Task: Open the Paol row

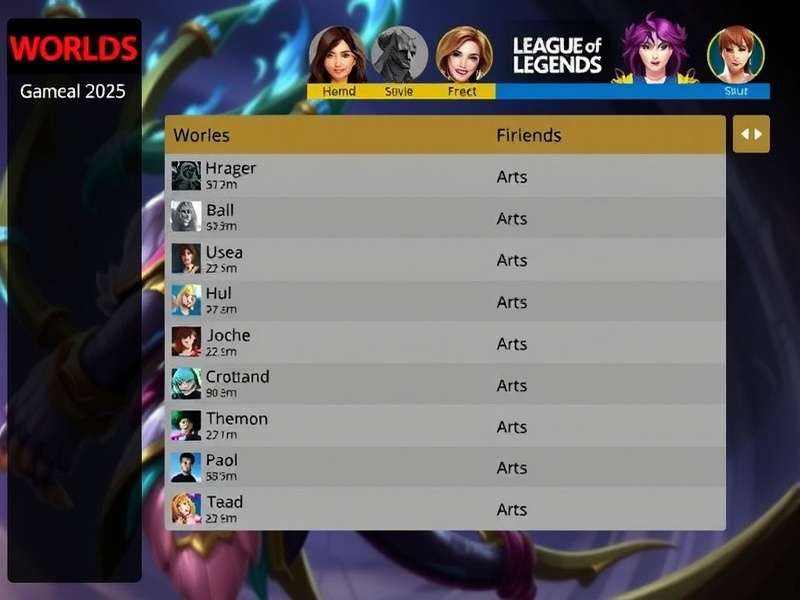Action: [x=445, y=468]
